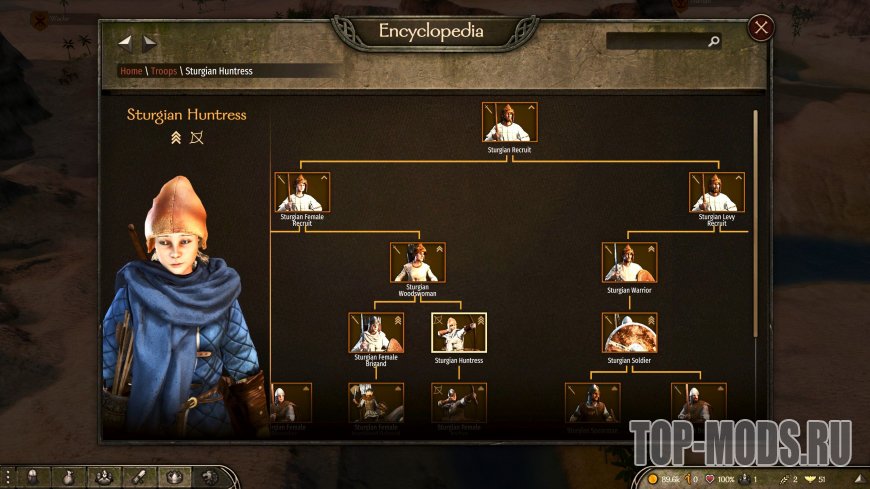The image size is (870, 489).
Task: Select the Sturgian Recruit troop node
Action: tap(510, 122)
